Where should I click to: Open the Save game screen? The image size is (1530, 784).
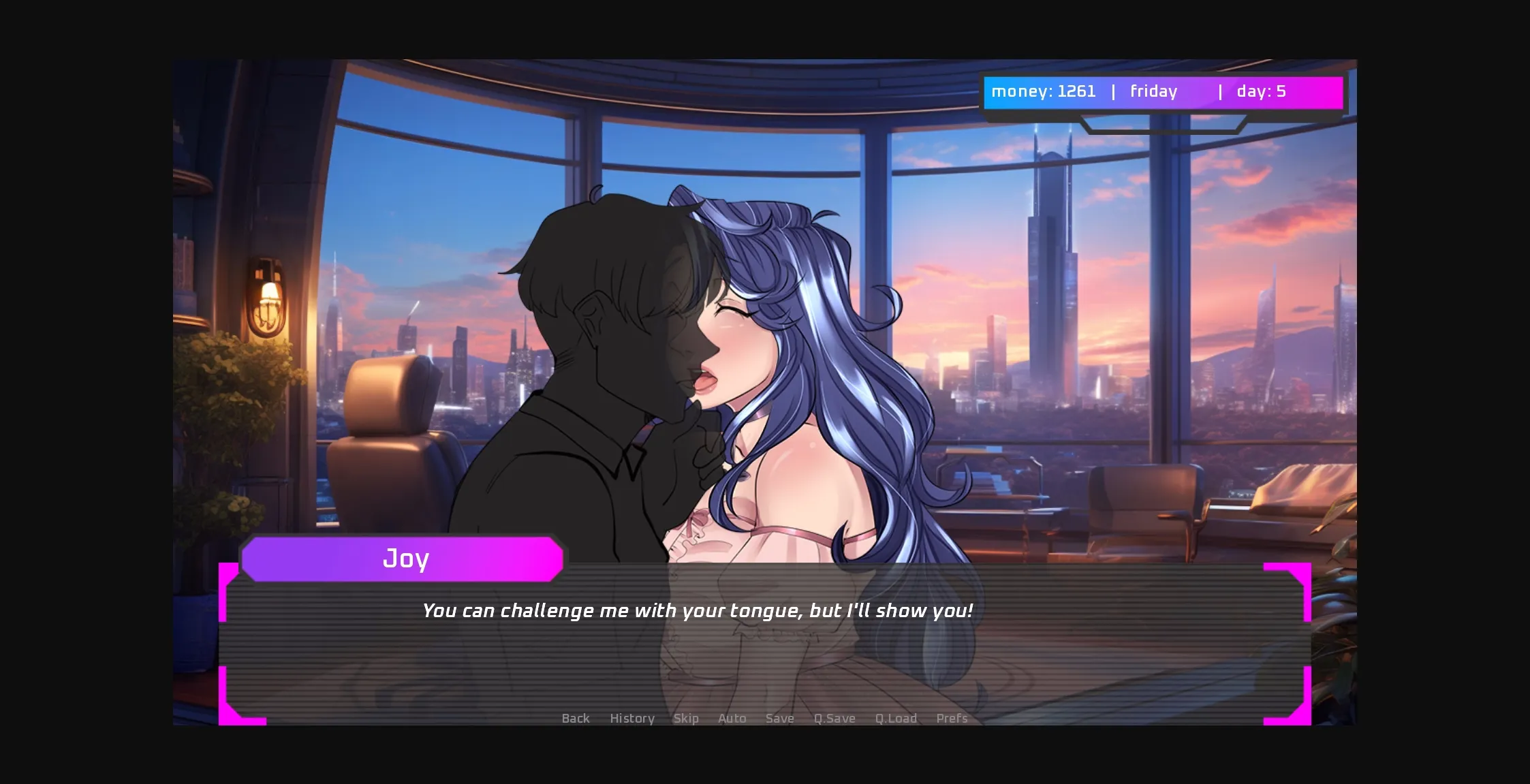click(779, 719)
